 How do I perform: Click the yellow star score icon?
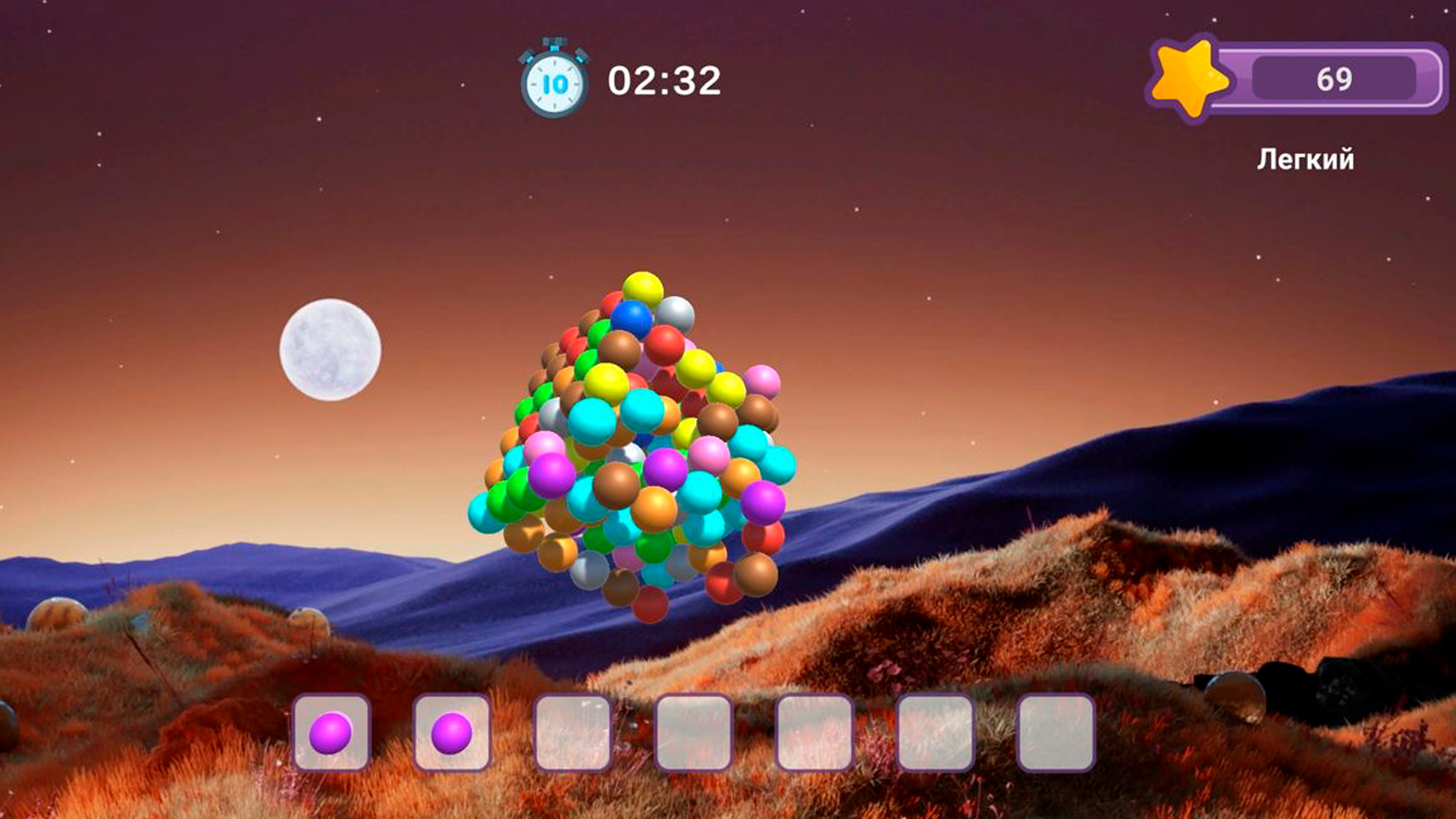click(1191, 76)
